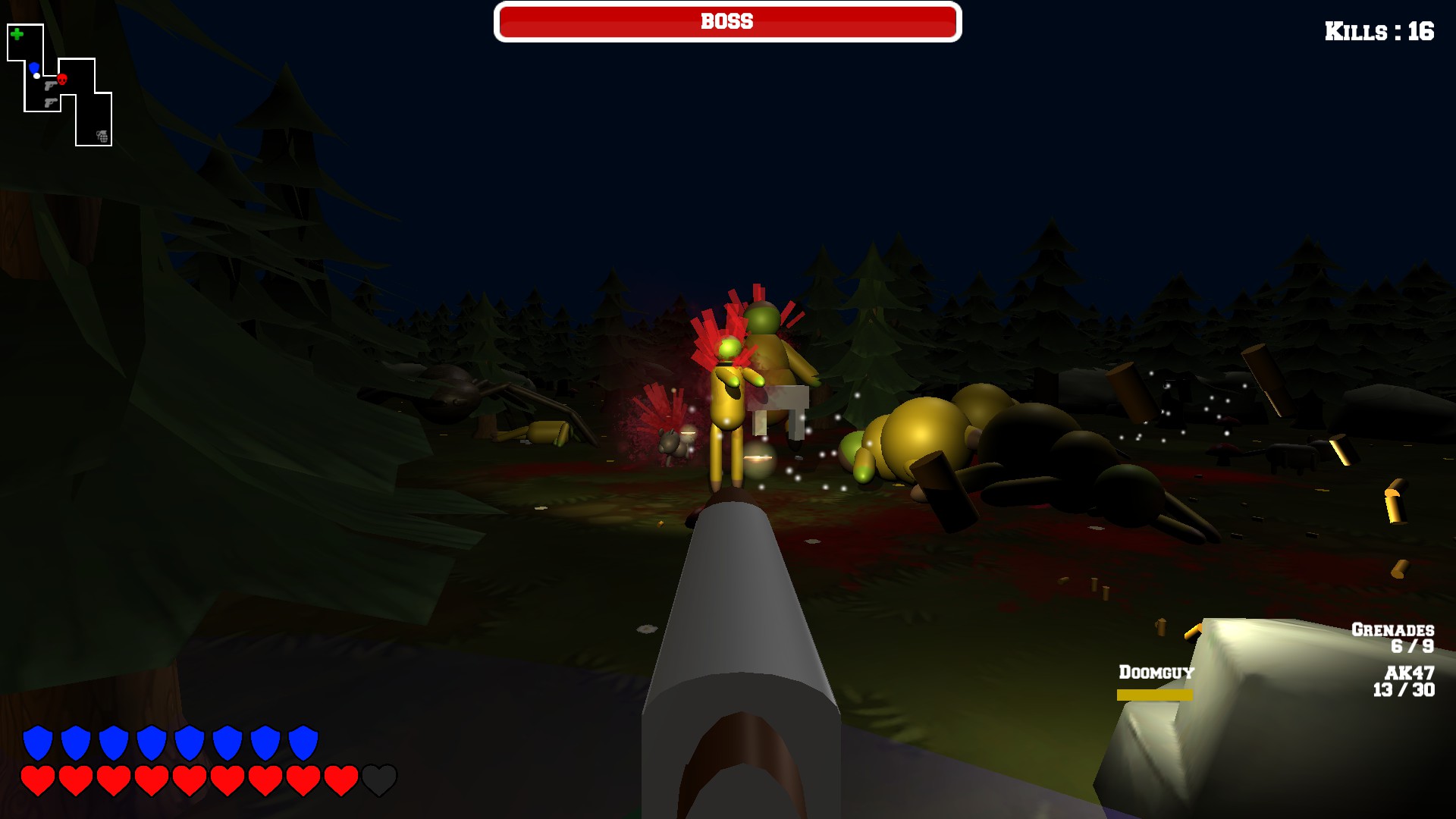This screenshot has height=819, width=1456.
Task: Click the upper pistol icon on the minimap
Action: (51, 86)
